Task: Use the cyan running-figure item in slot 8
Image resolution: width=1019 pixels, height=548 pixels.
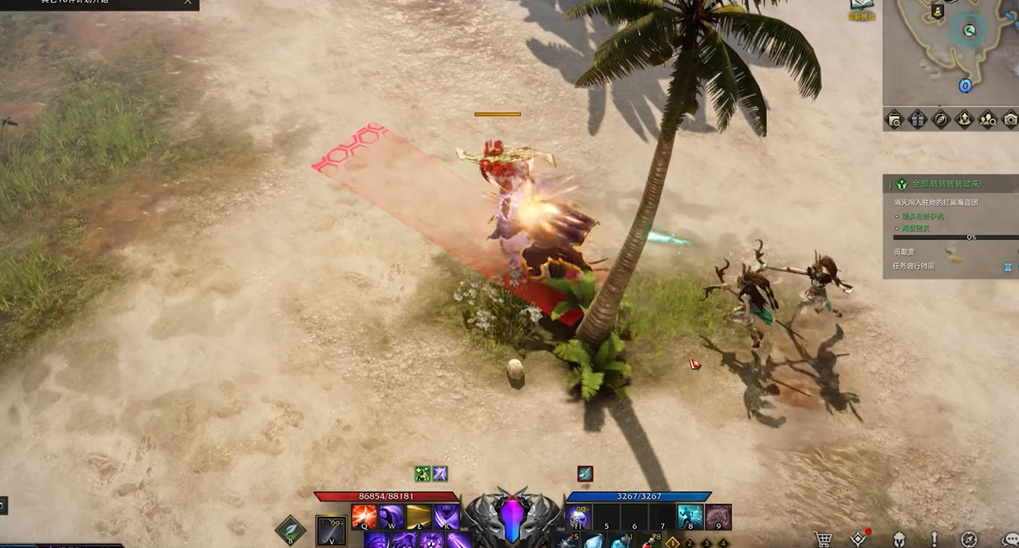Action: point(689,517)
